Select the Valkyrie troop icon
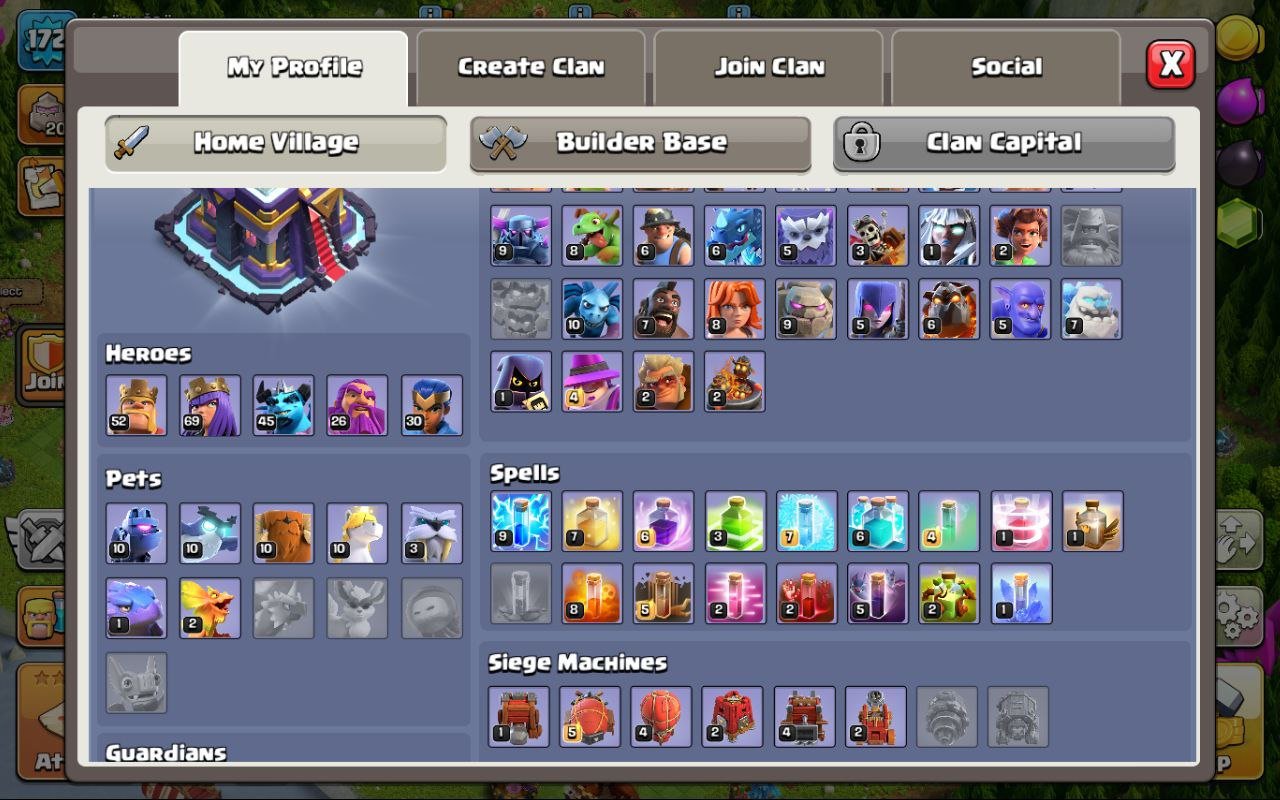 tap(735, 308)
